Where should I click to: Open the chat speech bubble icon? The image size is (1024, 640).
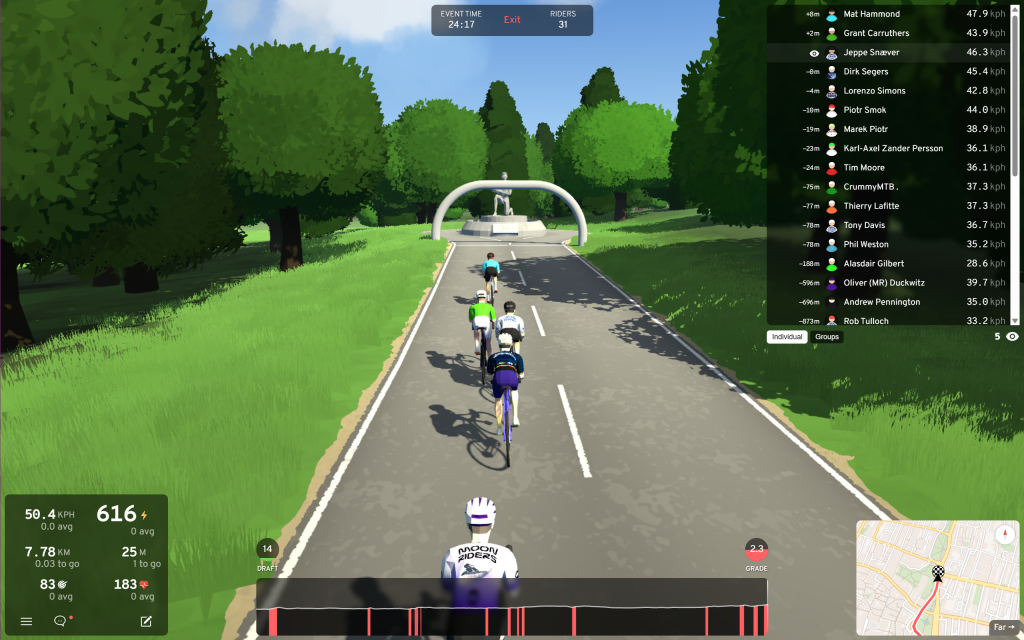(x=60, y=621)
